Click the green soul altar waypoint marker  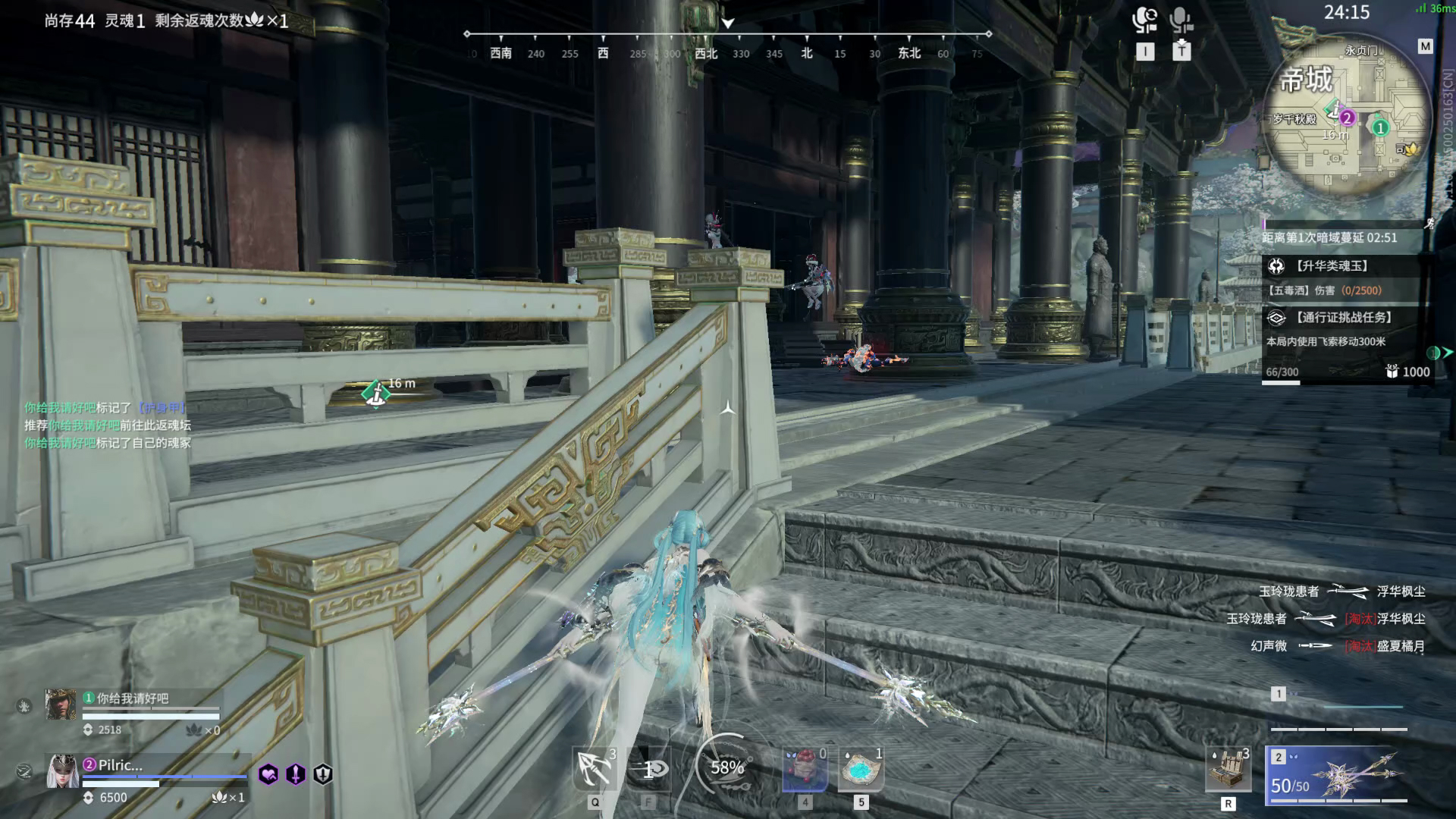pos(375,392)
